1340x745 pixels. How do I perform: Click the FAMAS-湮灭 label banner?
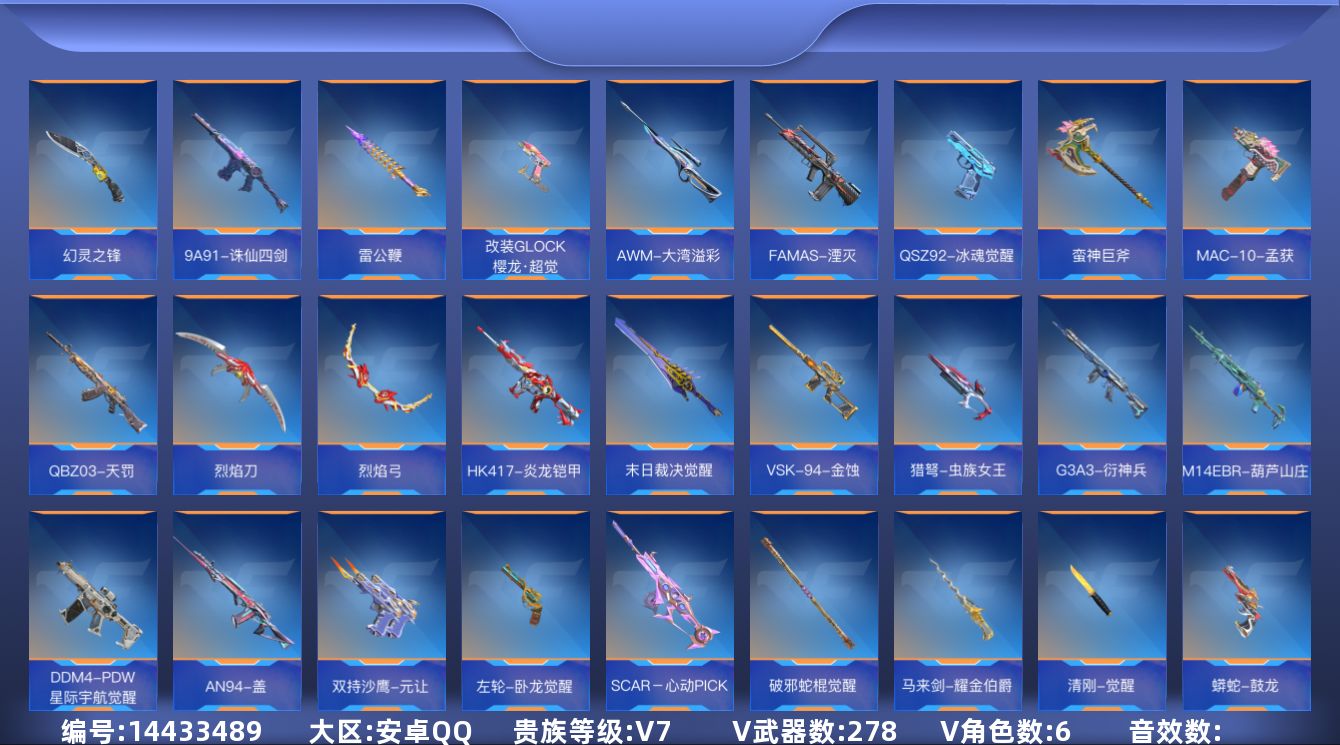pyautogui.click(x=813, y=253)
